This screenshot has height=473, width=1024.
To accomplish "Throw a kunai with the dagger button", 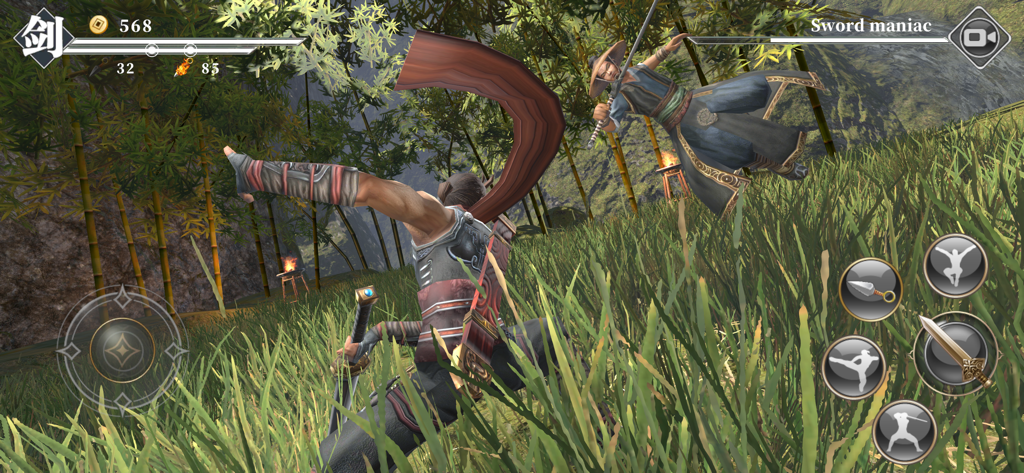I will click(870, 290).
